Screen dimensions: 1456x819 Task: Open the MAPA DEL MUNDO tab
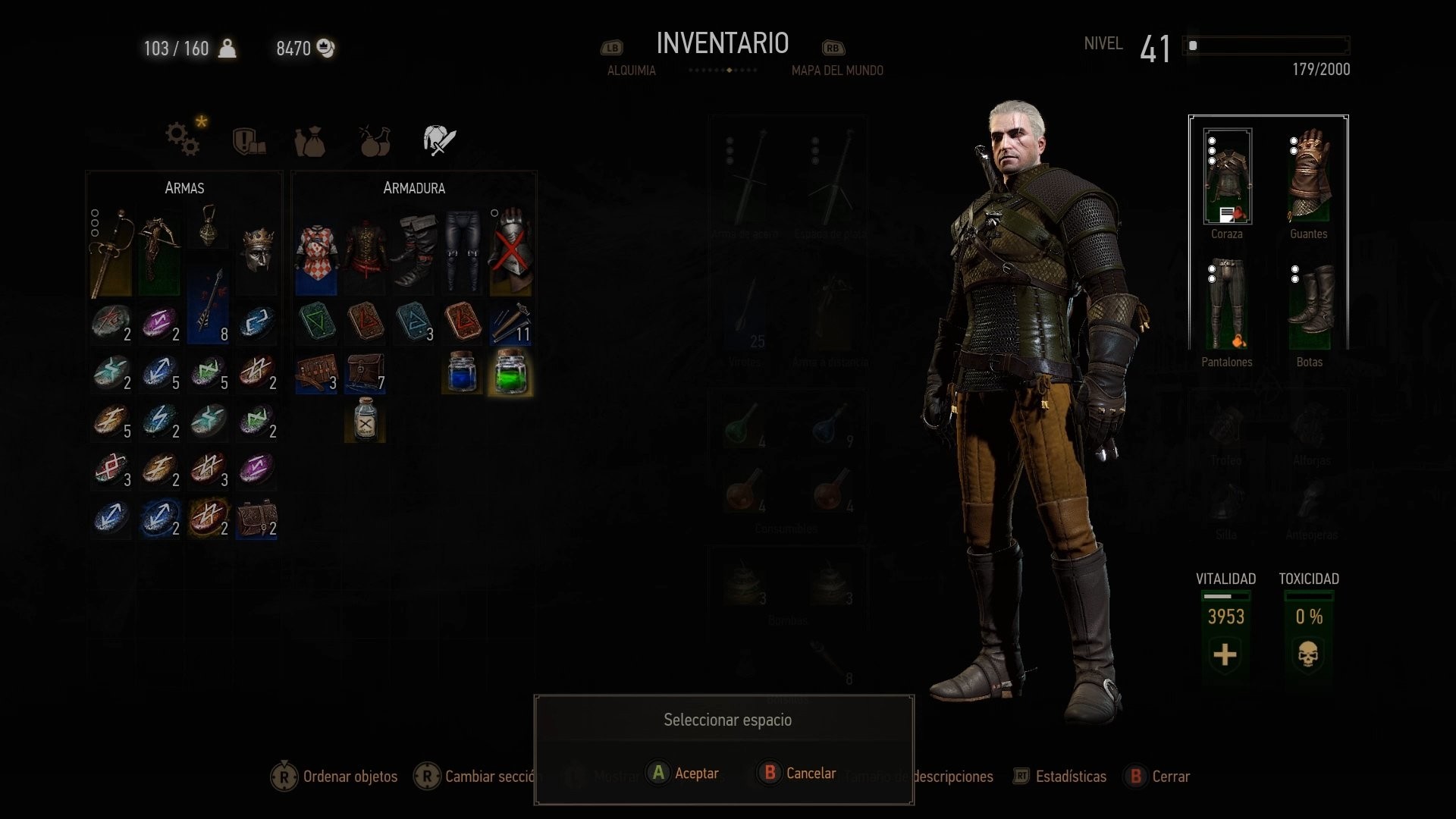coord(837,70)
